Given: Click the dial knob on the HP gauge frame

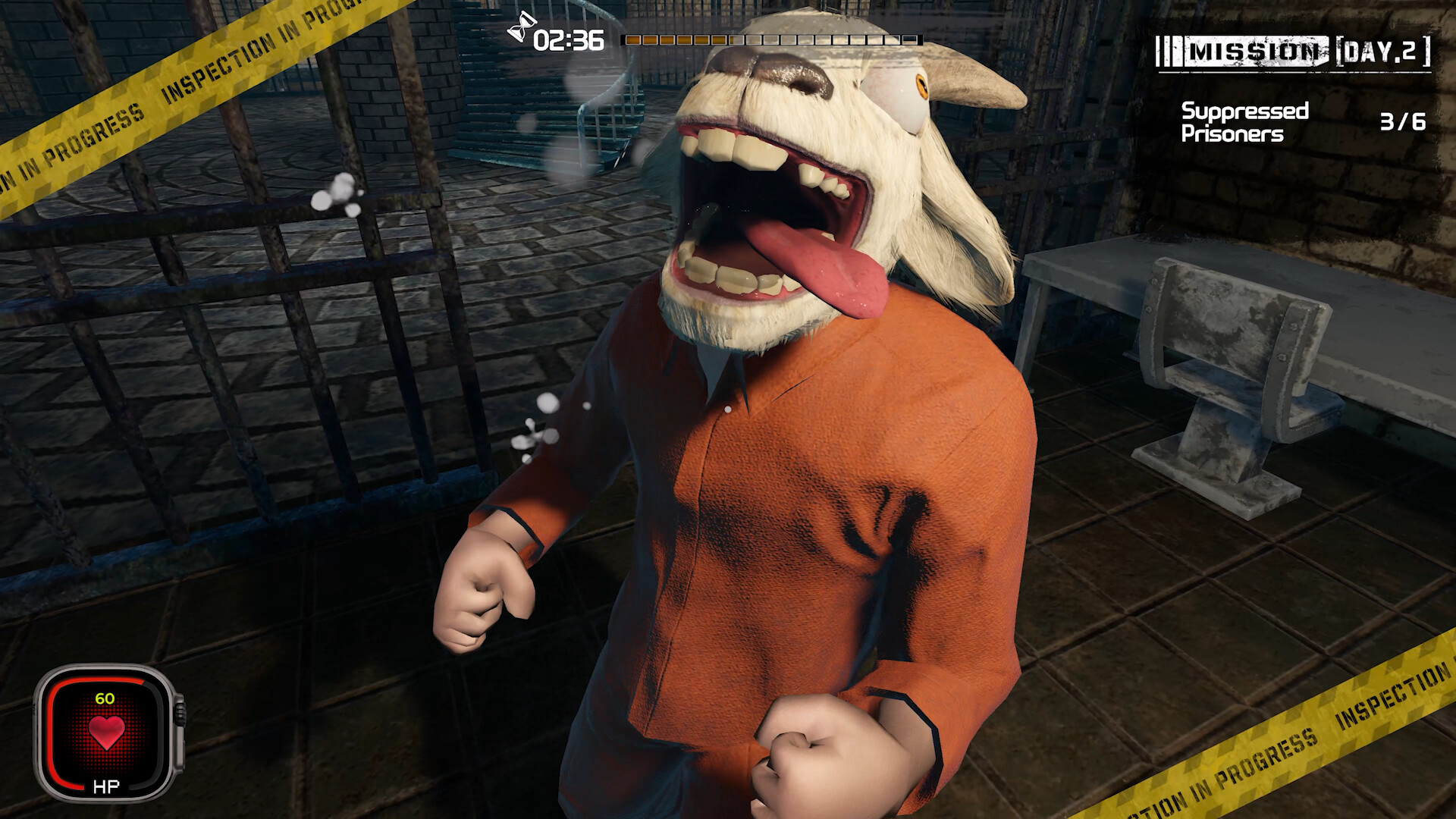Looking at the screenshot, I should (x=182, y=713).
